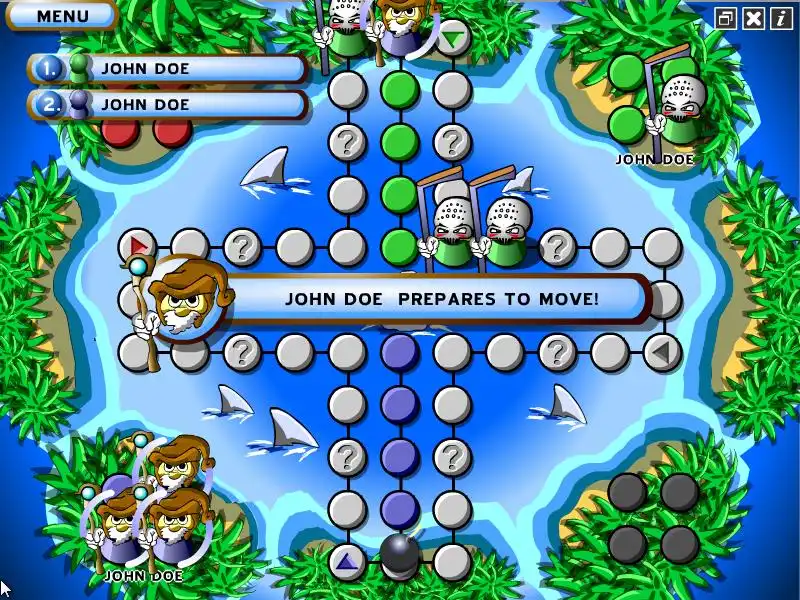Close the game with the X button

point(753,18)
